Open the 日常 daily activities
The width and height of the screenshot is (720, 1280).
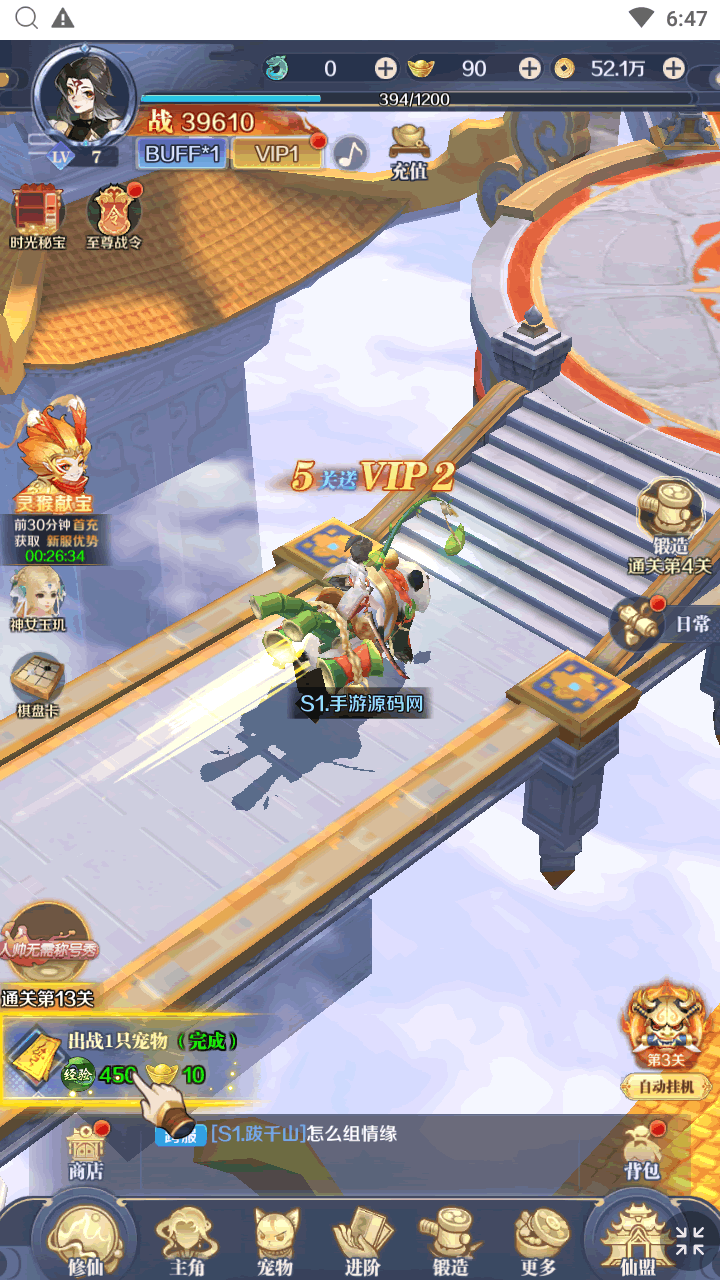tap(665, 622)
